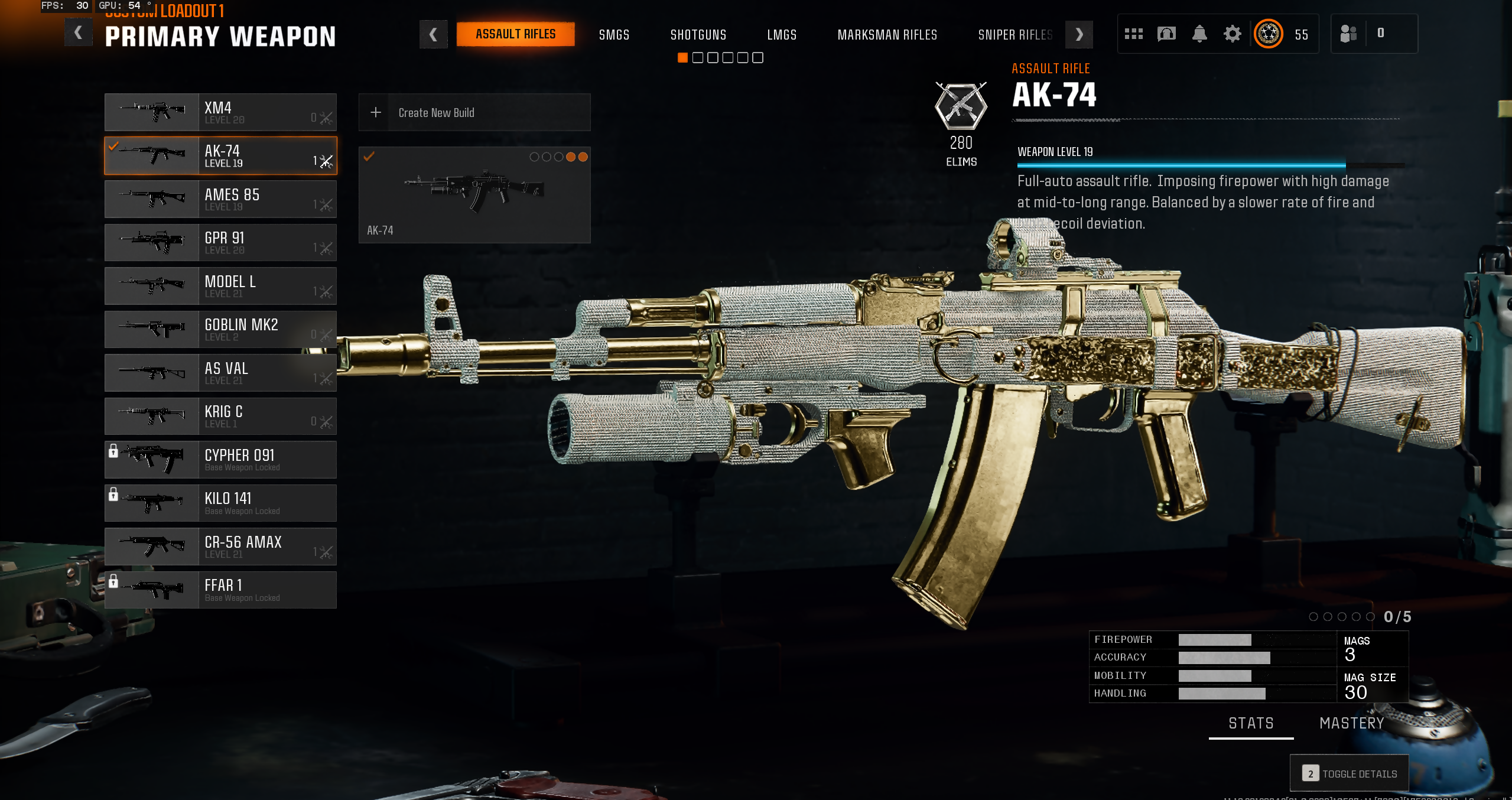Open the settings gear icon
The width and height of the screenshot is (1512, 800).
click(1232, 34)
